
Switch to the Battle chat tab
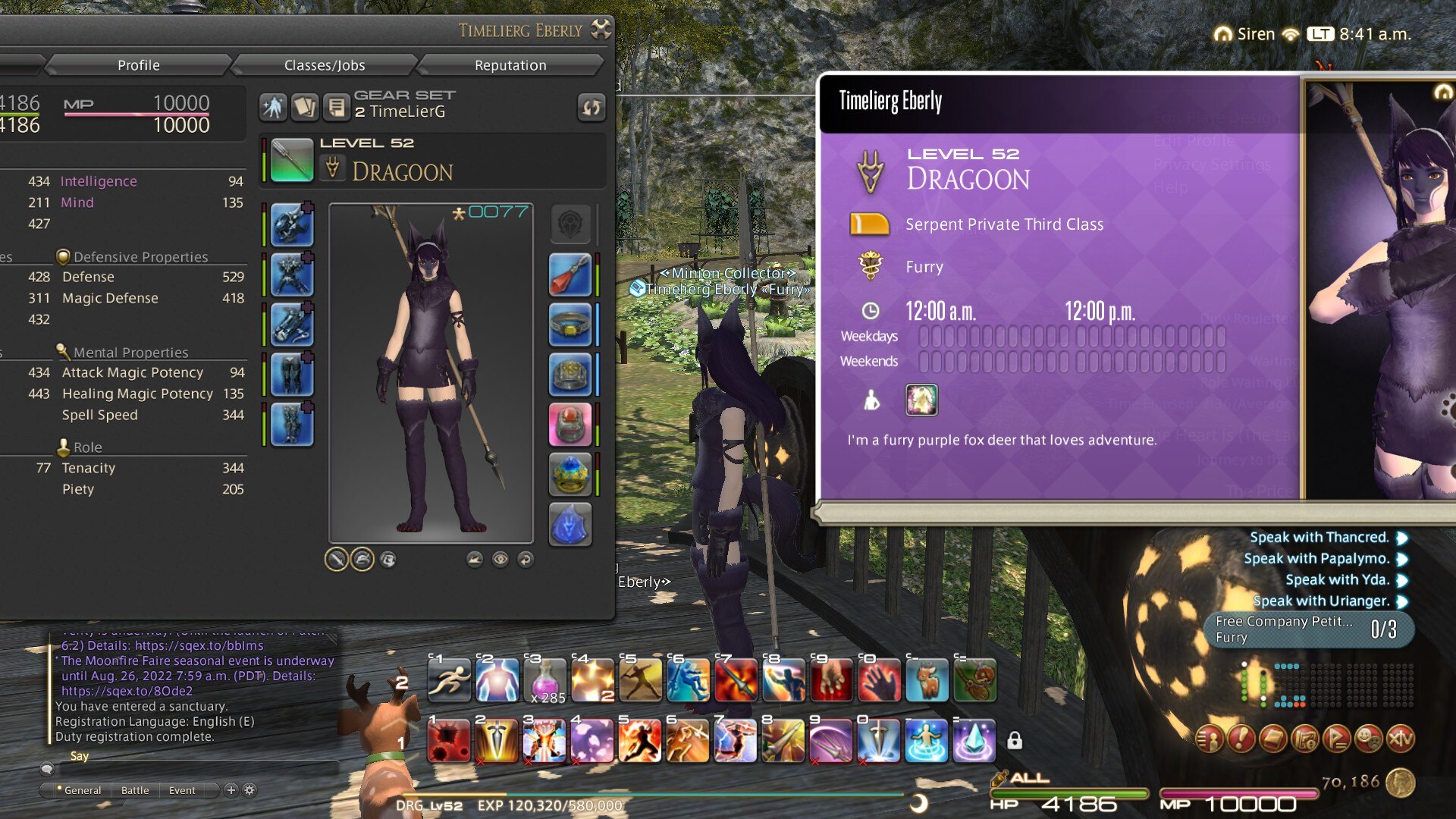135,790
